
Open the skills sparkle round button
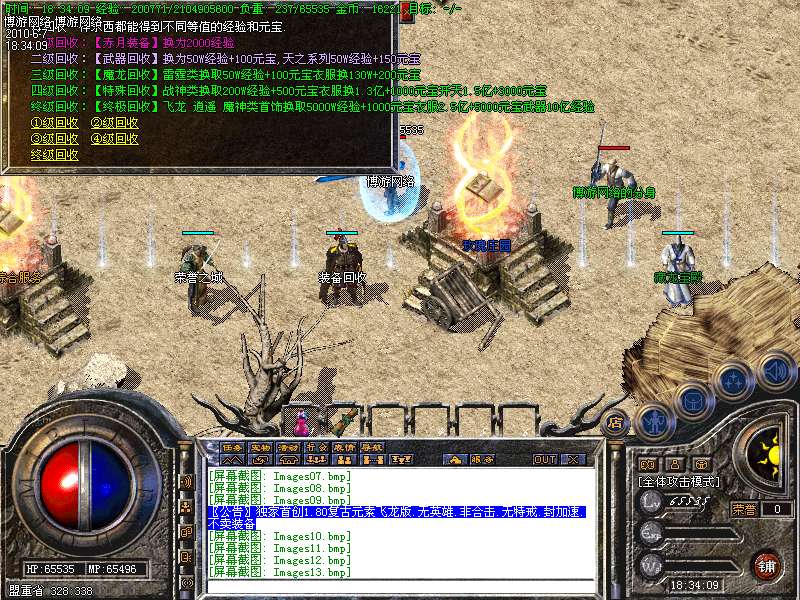coord(735,381)
